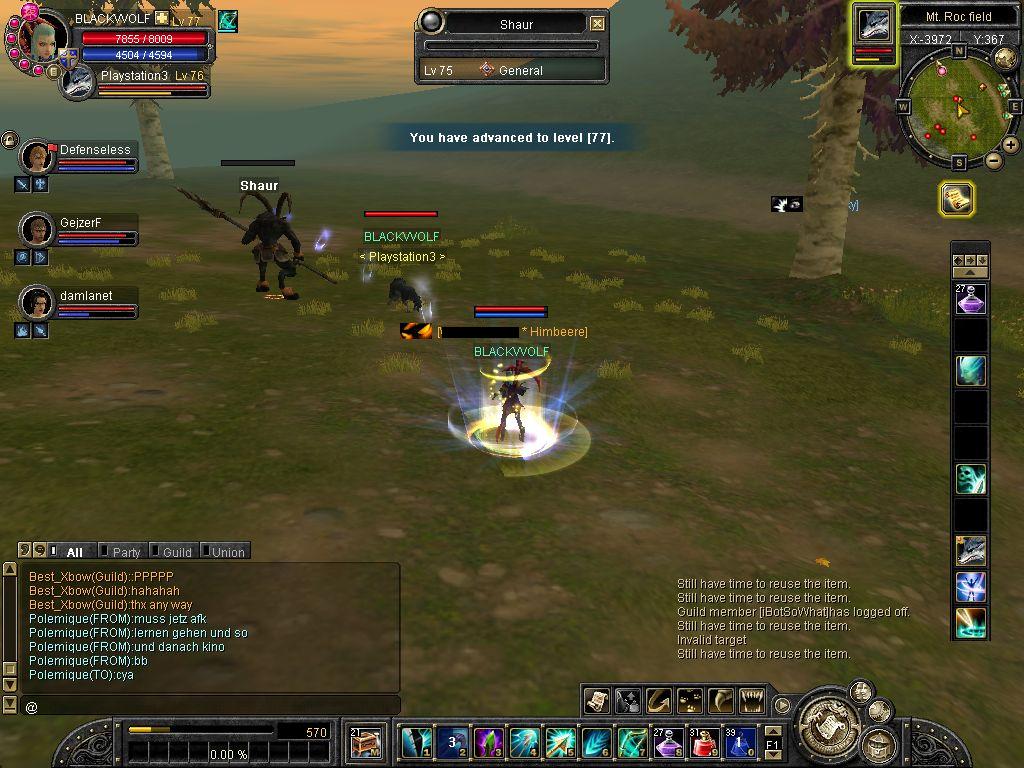
Task: Open the Guild chat tab
Action: pyautogui.click(x=176, y=551)
